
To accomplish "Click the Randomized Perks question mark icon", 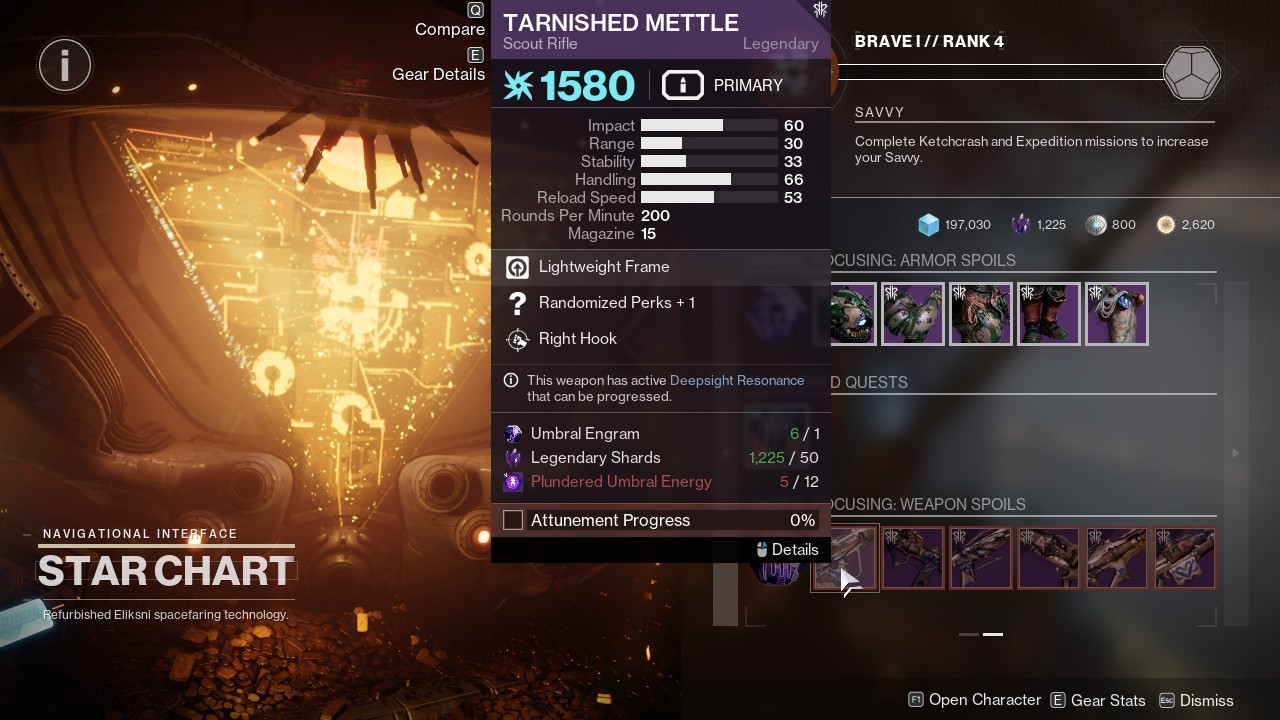I will point(517,303).
